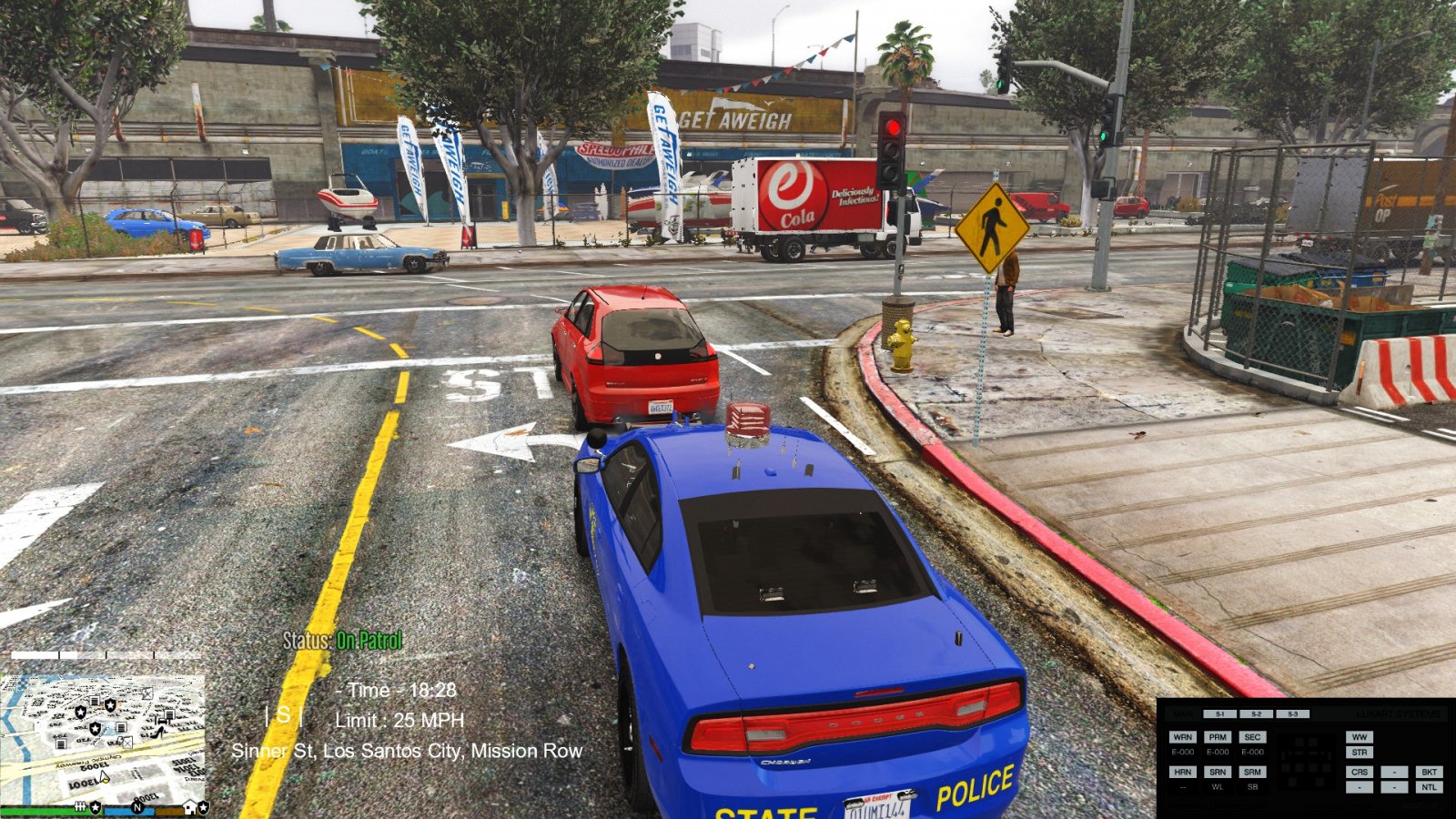Click the MAIN label on Luxart panel
The height and width of the screenshot is (819, 1456).
click(x=1182, y=714)
